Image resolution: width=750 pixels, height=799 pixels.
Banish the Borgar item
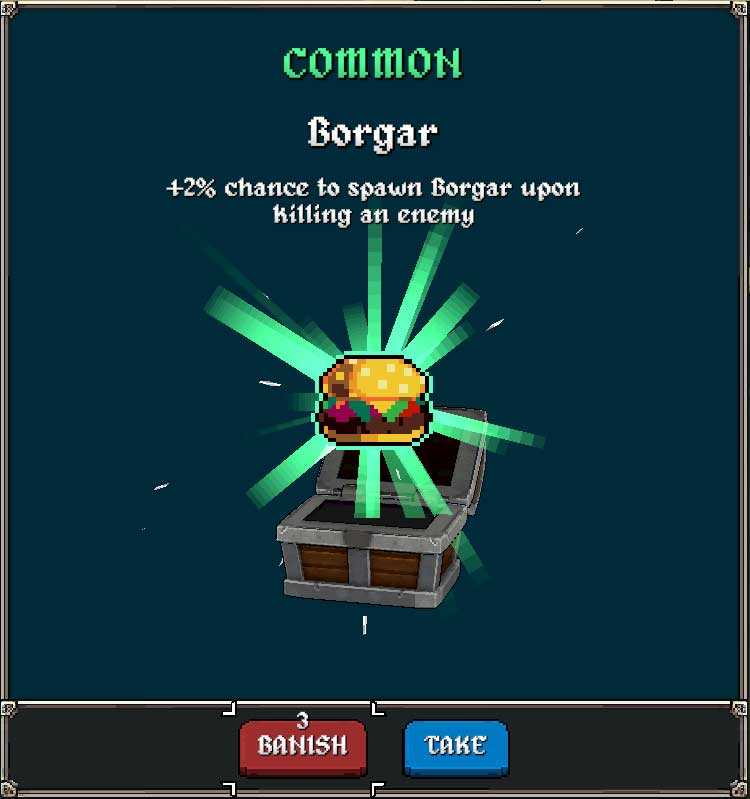pos(302,746)
